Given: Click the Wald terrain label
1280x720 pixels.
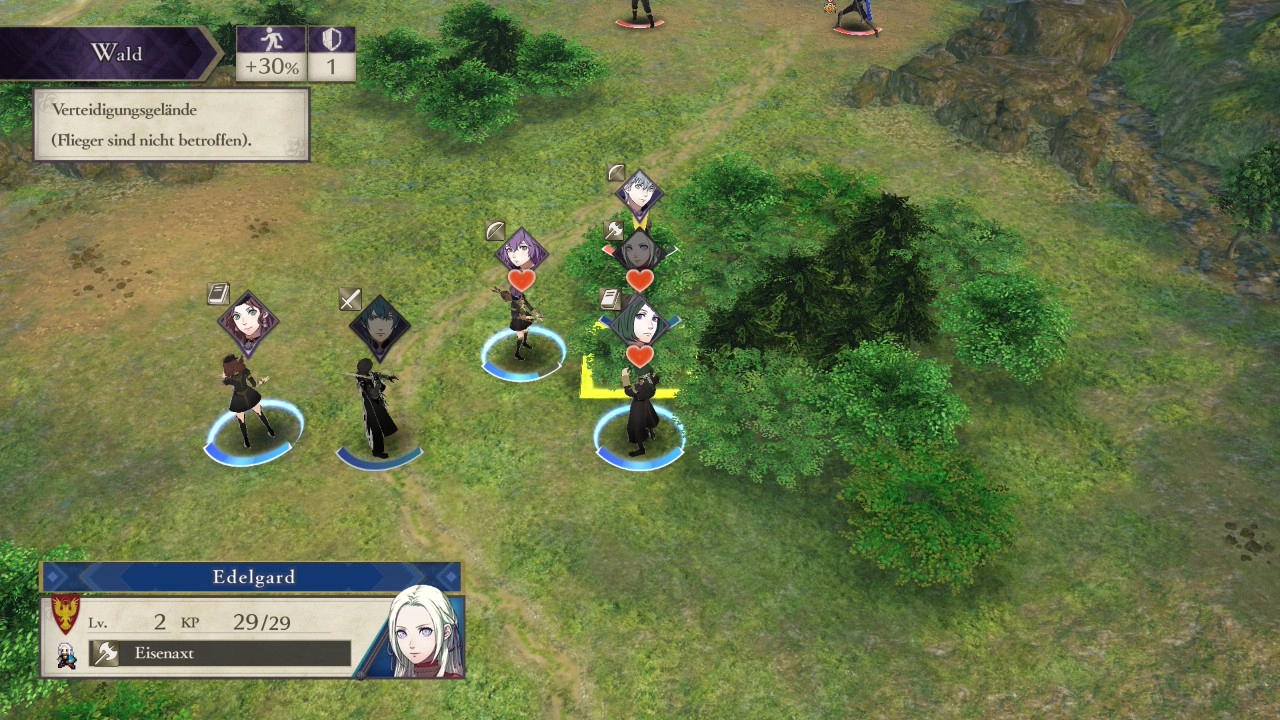Looking at the screenshot, I should [116, 53].
